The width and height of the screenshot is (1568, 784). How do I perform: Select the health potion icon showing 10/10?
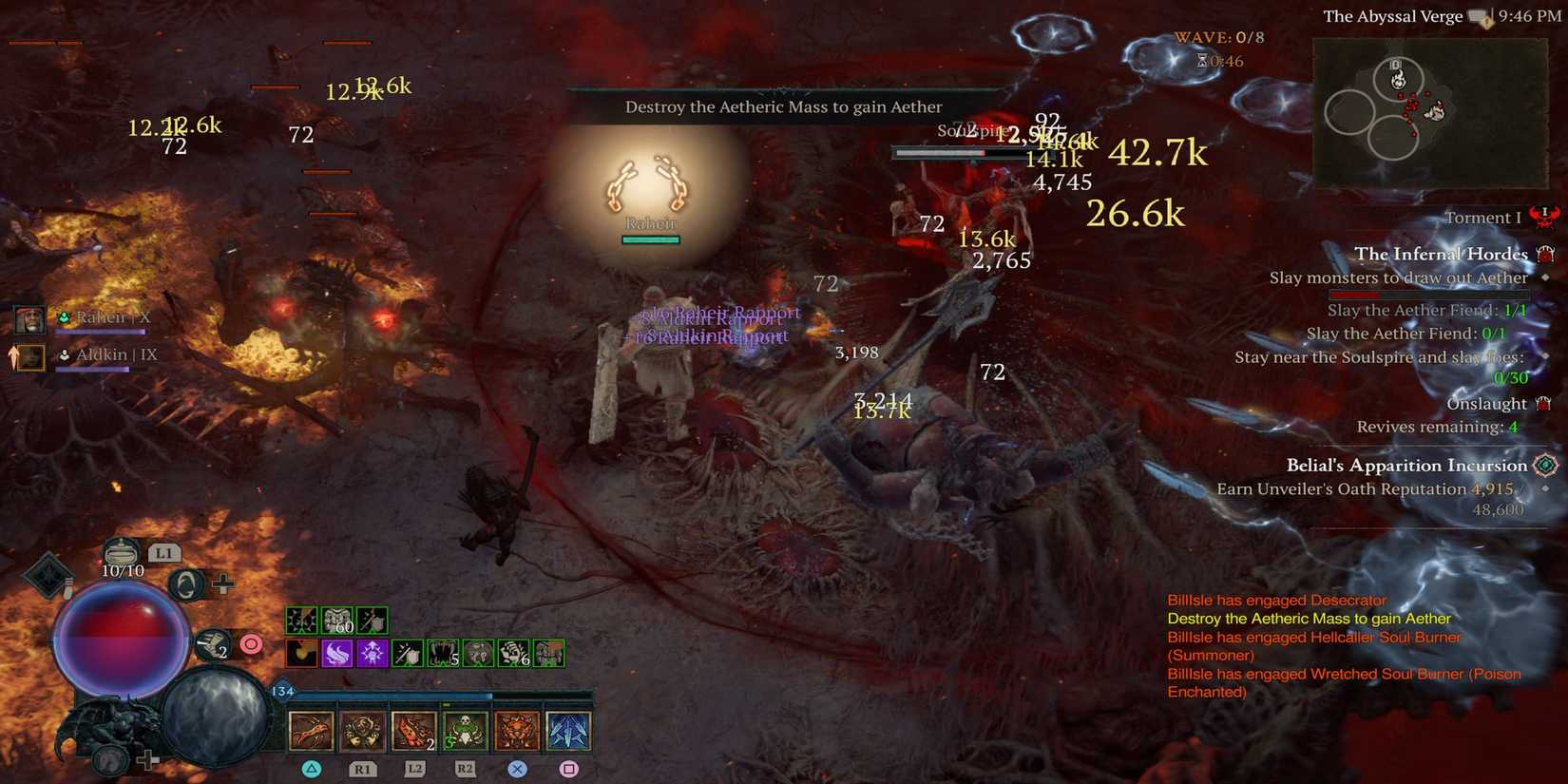pos(122,554)
